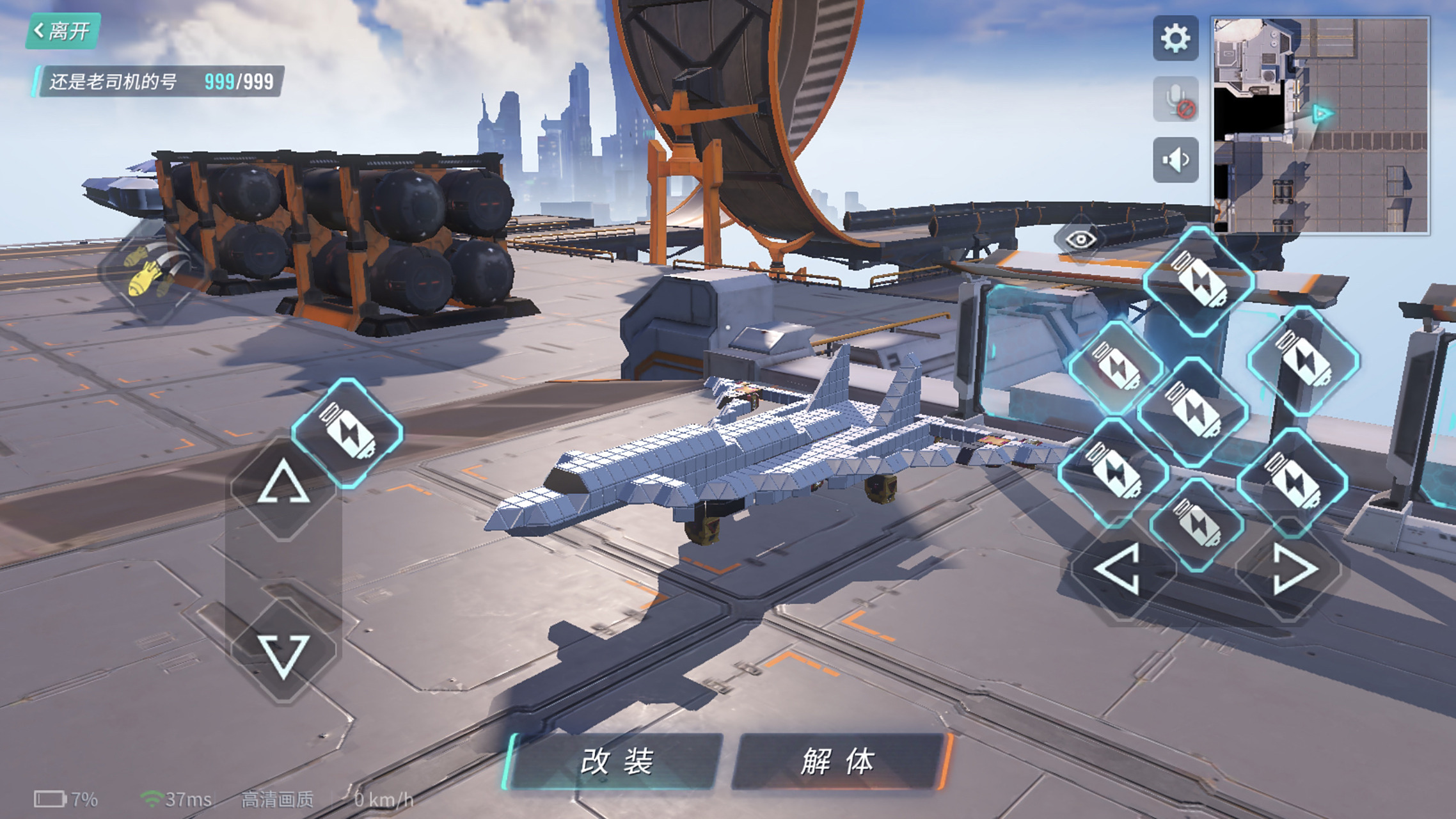Toggle the muted microphone icon
1456x819 pixels.
coord(1175,99)
